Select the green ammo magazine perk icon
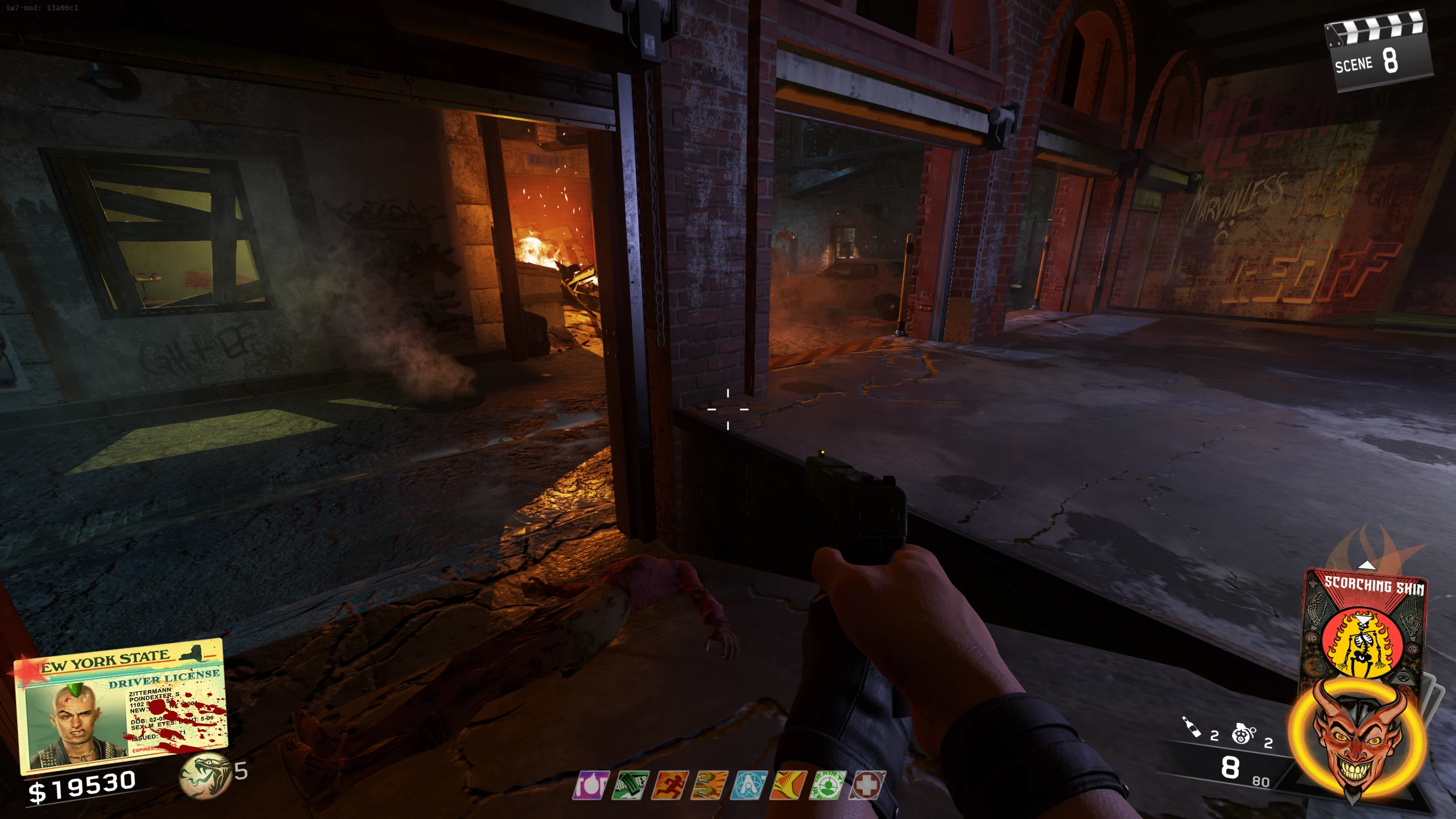The width and height of the screenshot is (1456, 819). coord(630,785)
